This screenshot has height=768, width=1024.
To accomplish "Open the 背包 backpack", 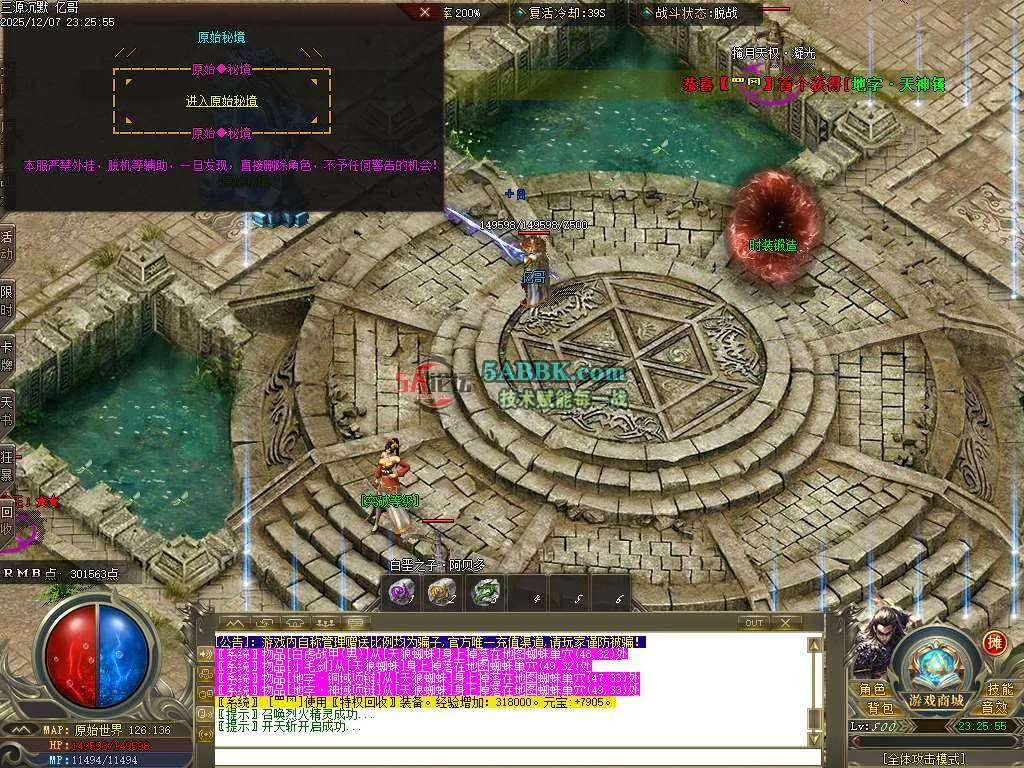I will (x=880, y=708).
